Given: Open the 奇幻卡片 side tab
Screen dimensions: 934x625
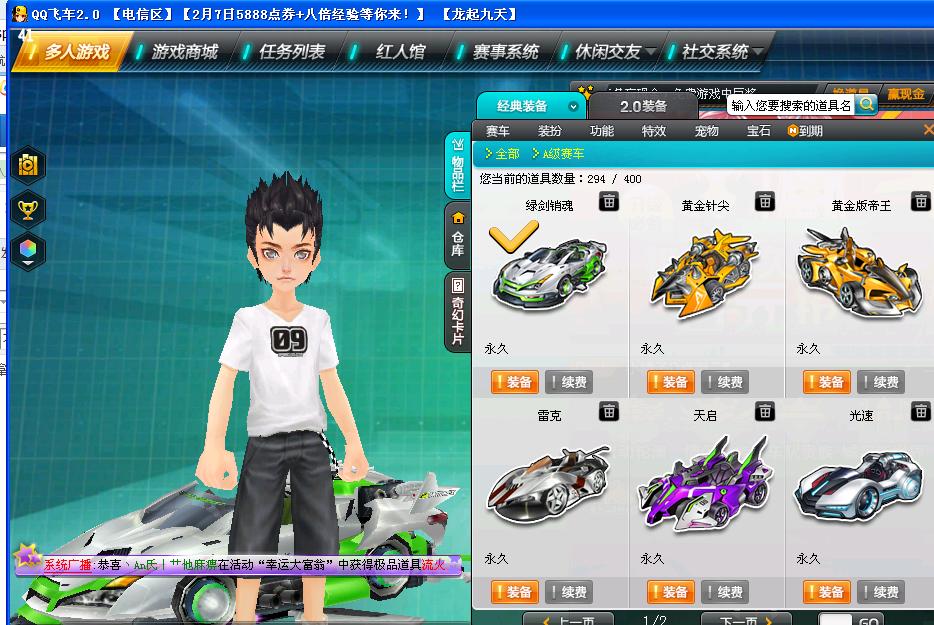Looking at the screenshot, I should coord(458,311).
